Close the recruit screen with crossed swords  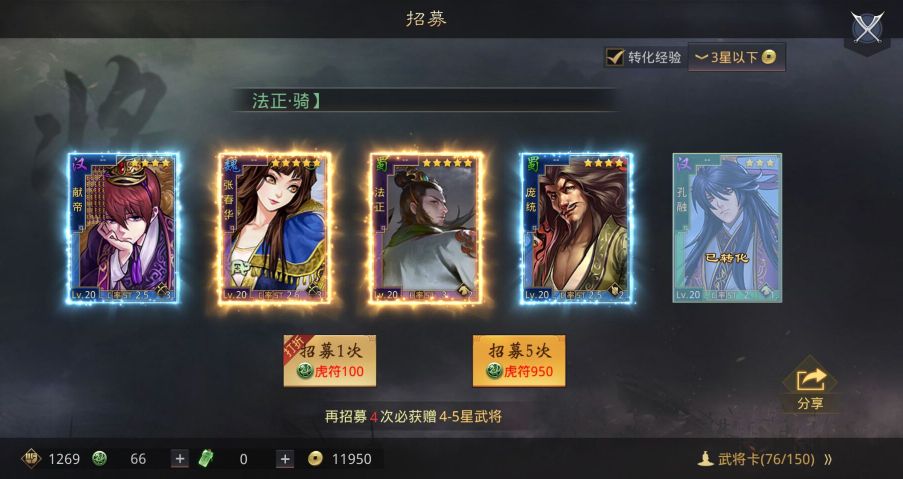tap(866, 28)
